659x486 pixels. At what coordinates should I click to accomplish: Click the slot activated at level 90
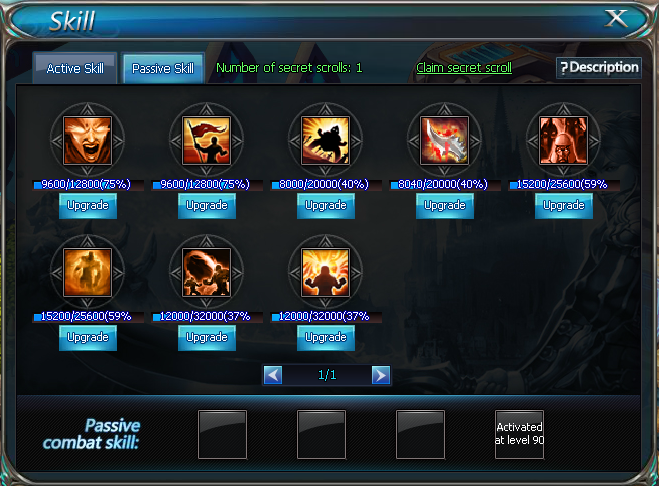520,434
